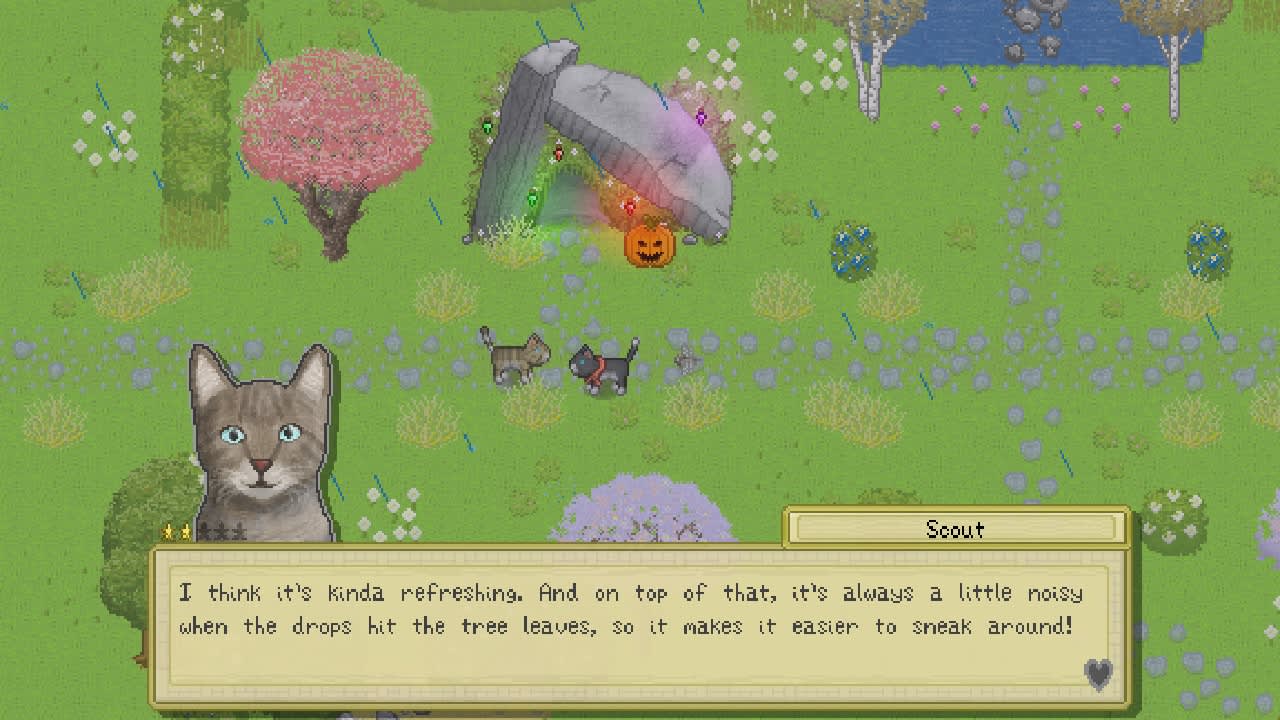
Task: Select the green gem near the mossy rock
Action: point(486,125)
